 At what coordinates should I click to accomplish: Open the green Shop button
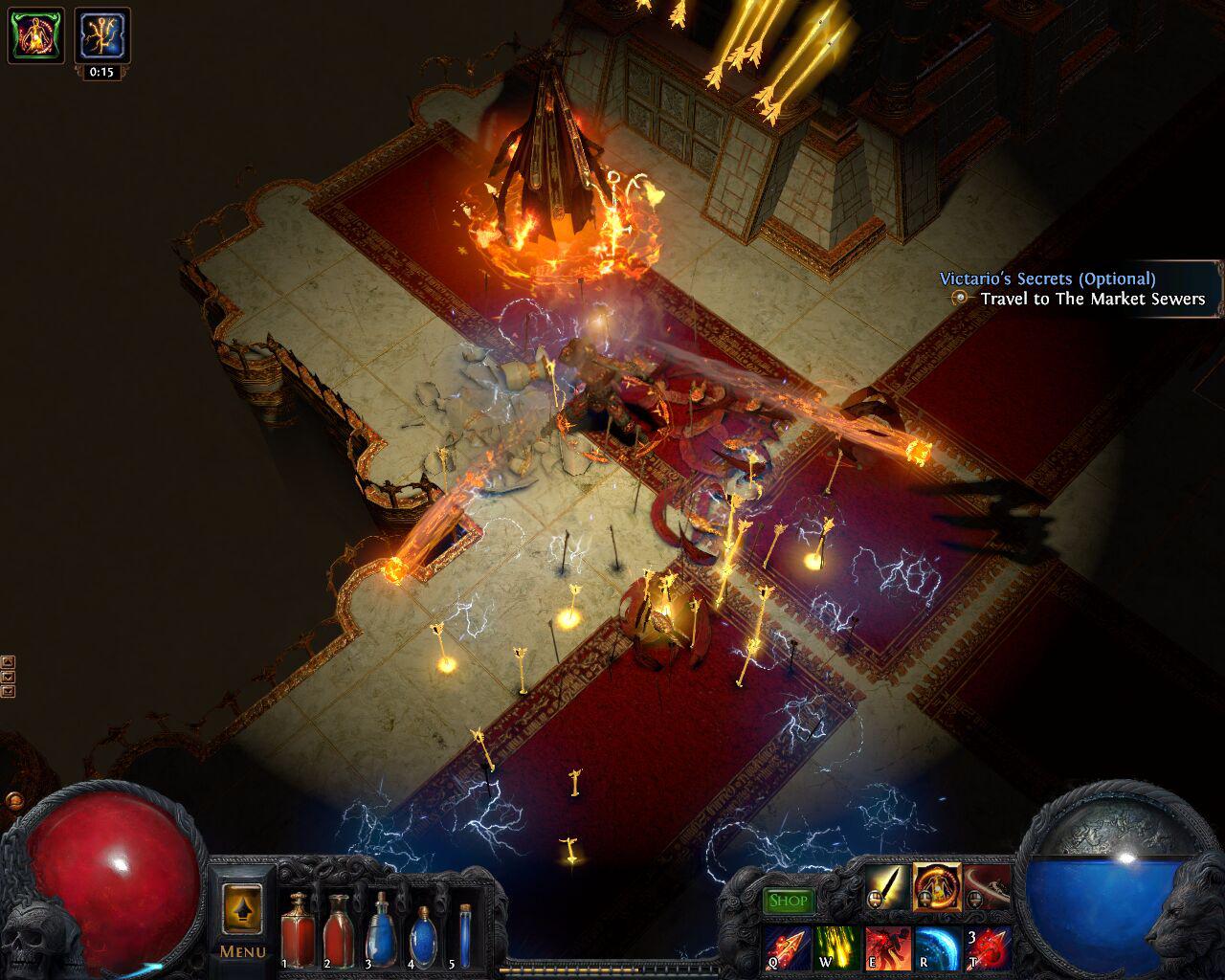pos(790,900)
